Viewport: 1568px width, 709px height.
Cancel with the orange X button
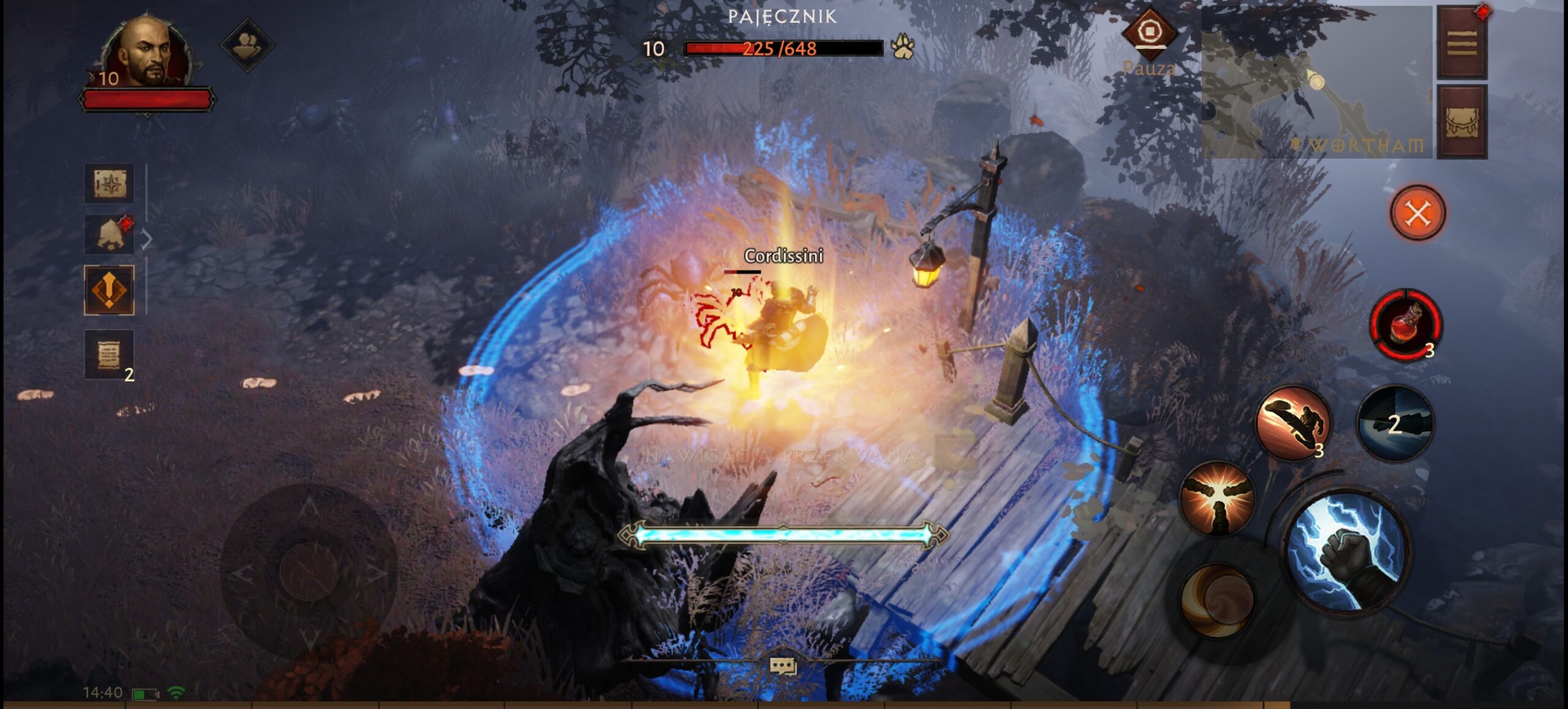tap(1417, 214)
